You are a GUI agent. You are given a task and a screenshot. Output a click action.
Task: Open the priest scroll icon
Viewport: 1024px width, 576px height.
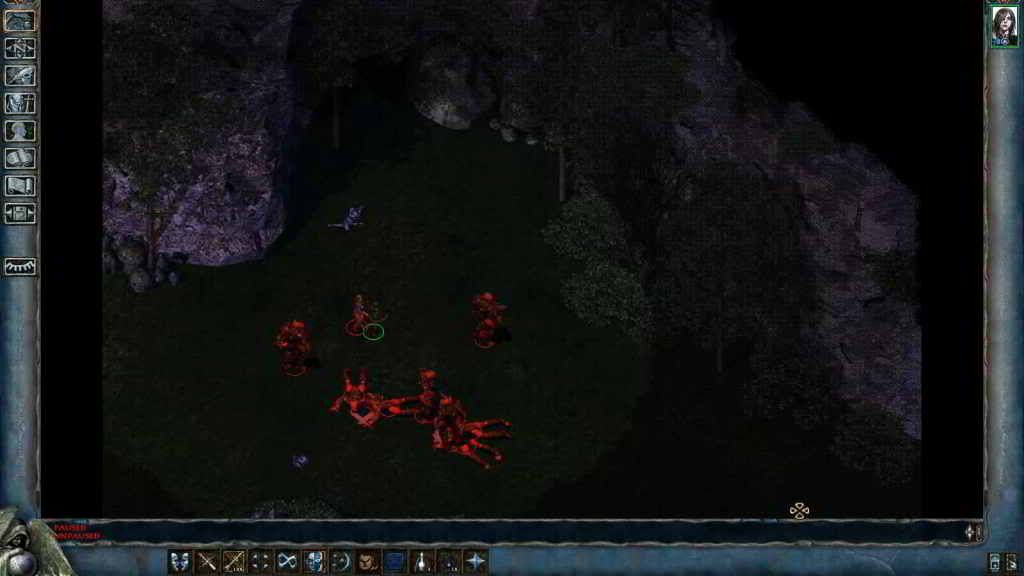[20, 185]
